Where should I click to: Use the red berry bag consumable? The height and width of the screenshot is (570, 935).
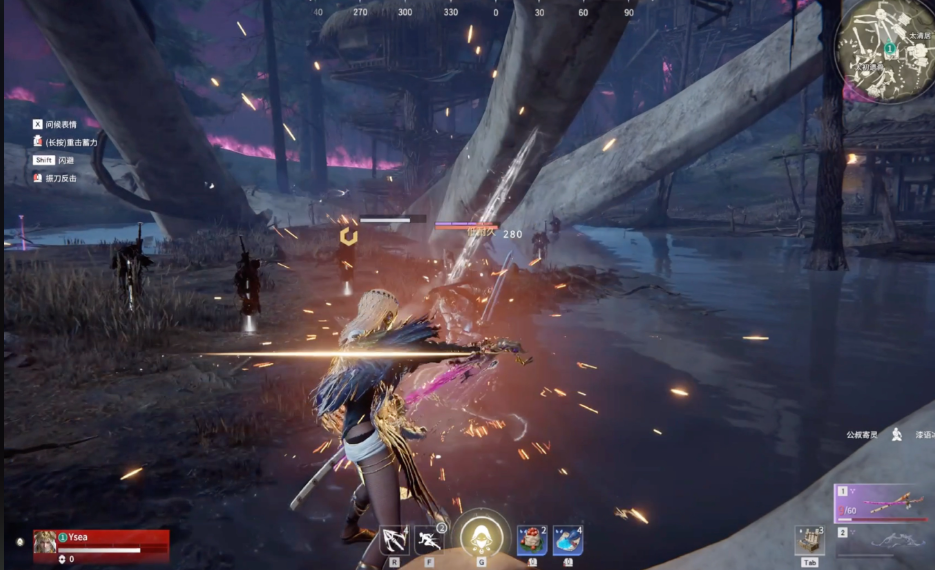[532, 540]
